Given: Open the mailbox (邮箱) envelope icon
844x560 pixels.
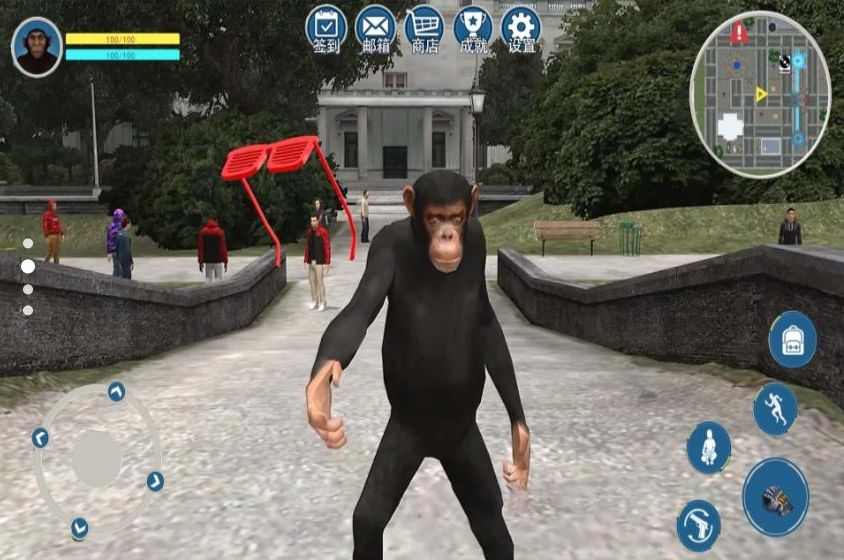Looking at the screenshot, I should (x=376, y=27).
